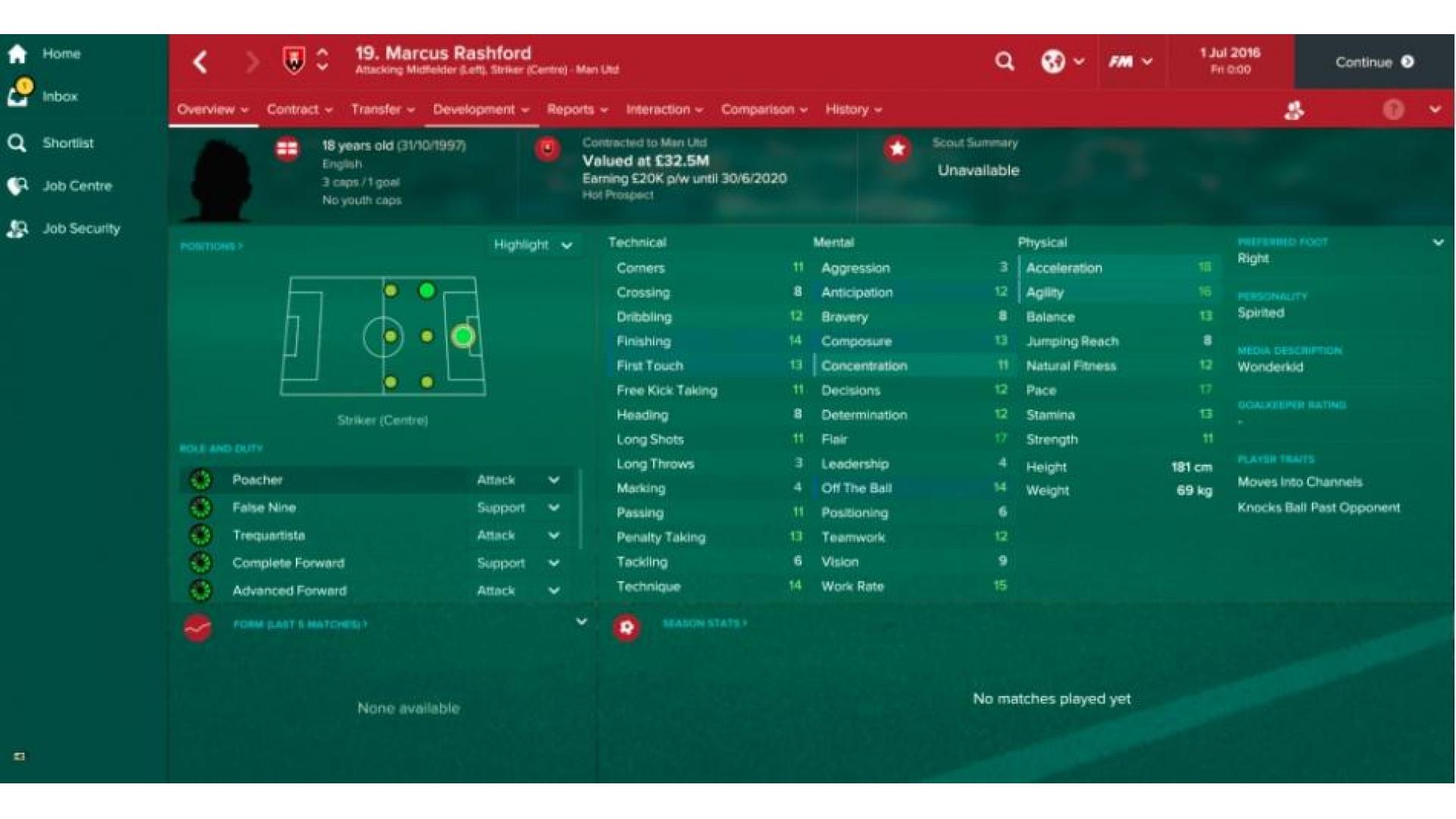Click the Job Security sidebar icon
Screen dimensions: 1456x819
19,228
